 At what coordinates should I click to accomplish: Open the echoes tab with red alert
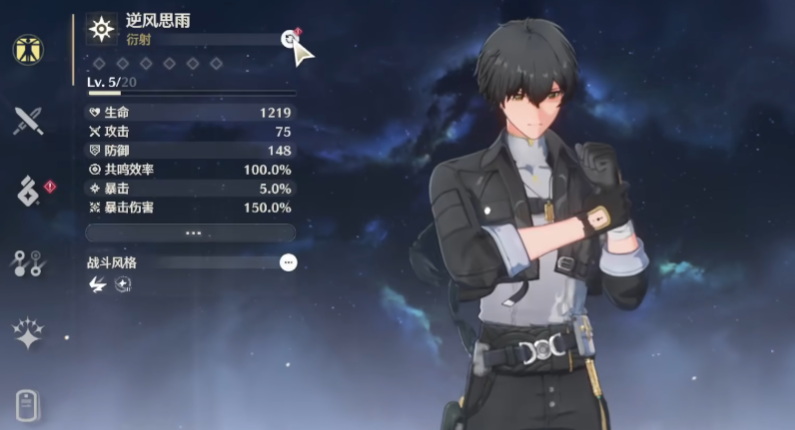click(x=27, y=190)
